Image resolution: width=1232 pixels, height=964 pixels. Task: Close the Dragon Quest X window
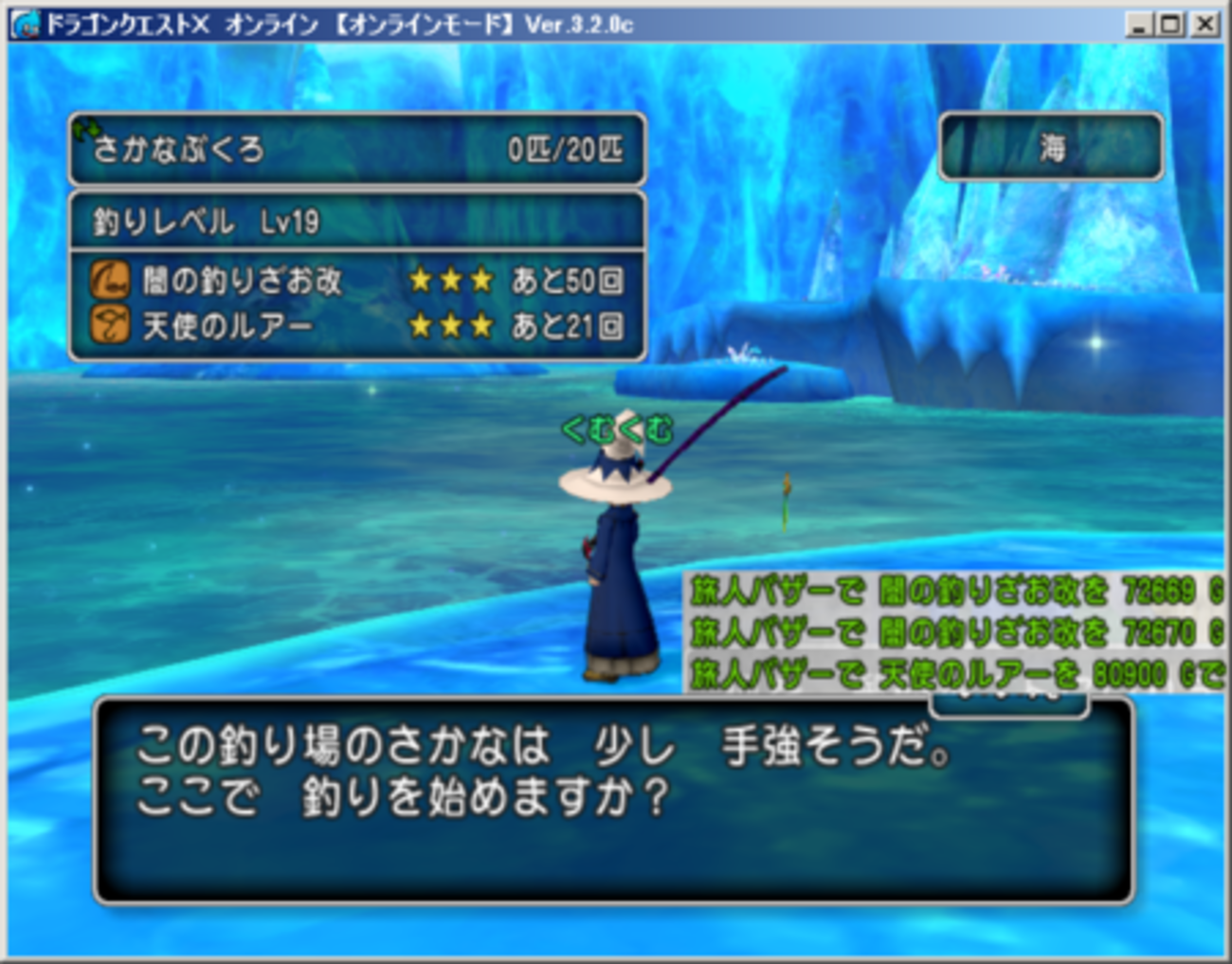coord(1205,24)
